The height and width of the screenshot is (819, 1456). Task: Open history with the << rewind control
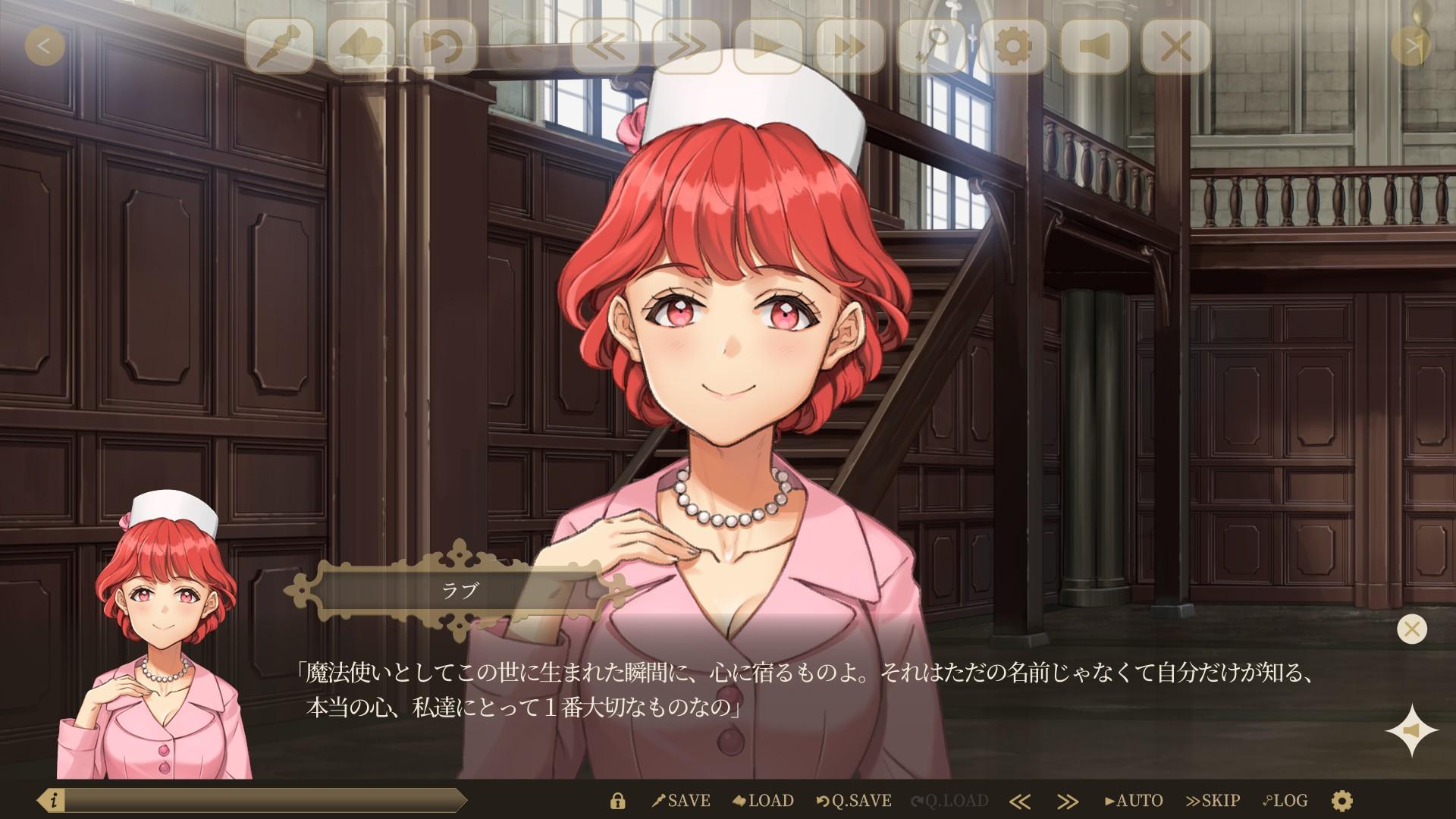607,47
